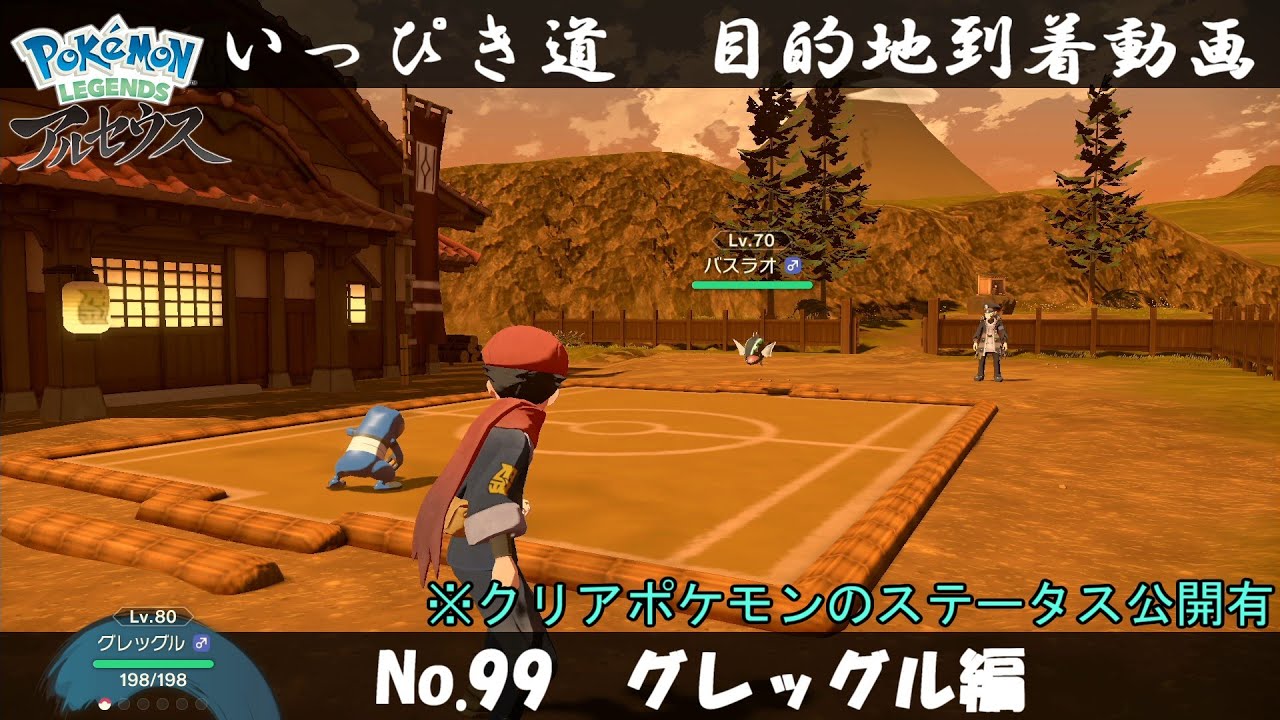This screenshot has height=720, width=1280.
Task: Click the male gender symbol next to グレッグル
Action: click(x=201, y=643)
